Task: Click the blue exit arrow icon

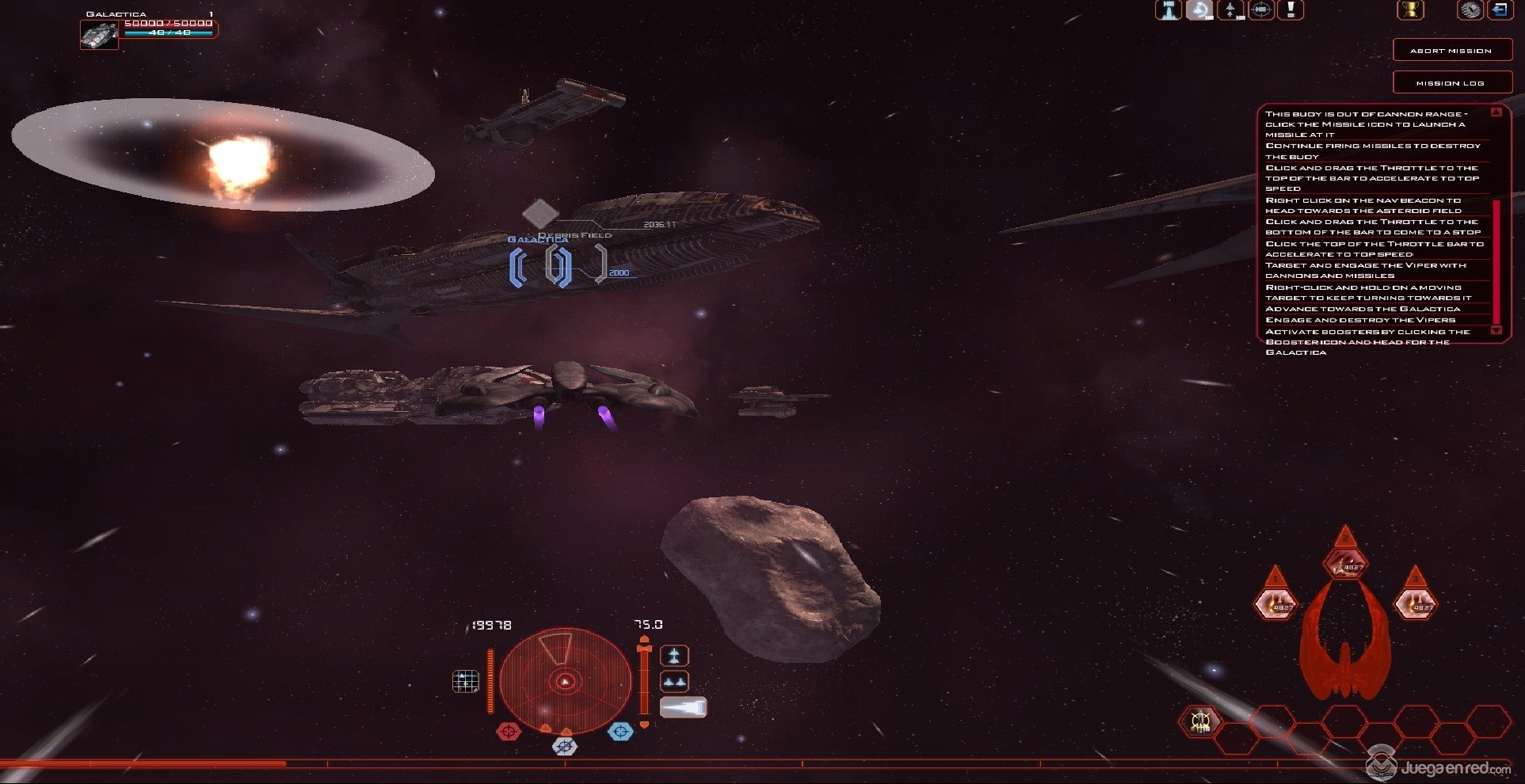Action: point(1499,10)
